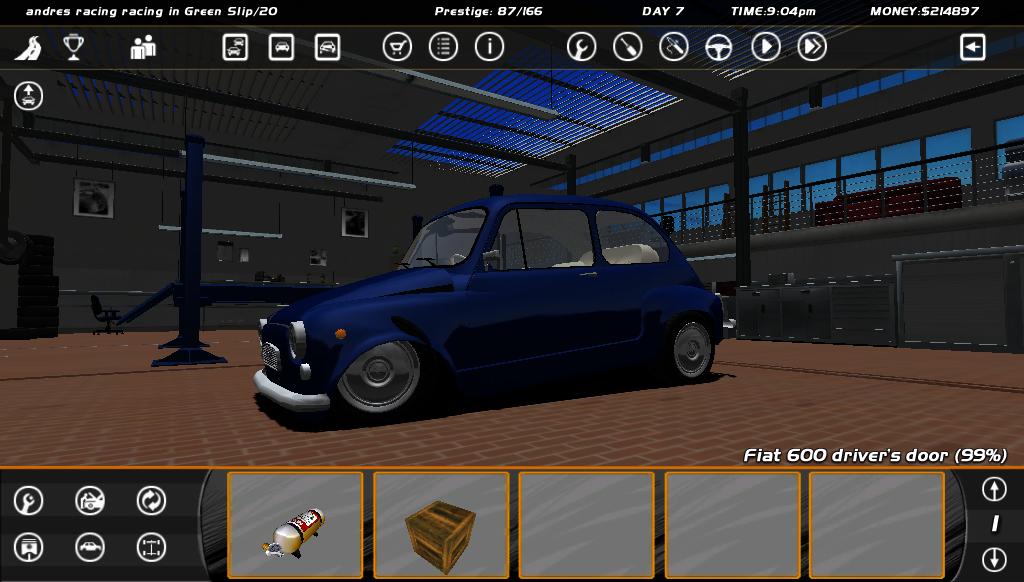Select the nitrous bottle inventory slot
This screenshot has height=582, width=1024.
(x=295, y=525)
